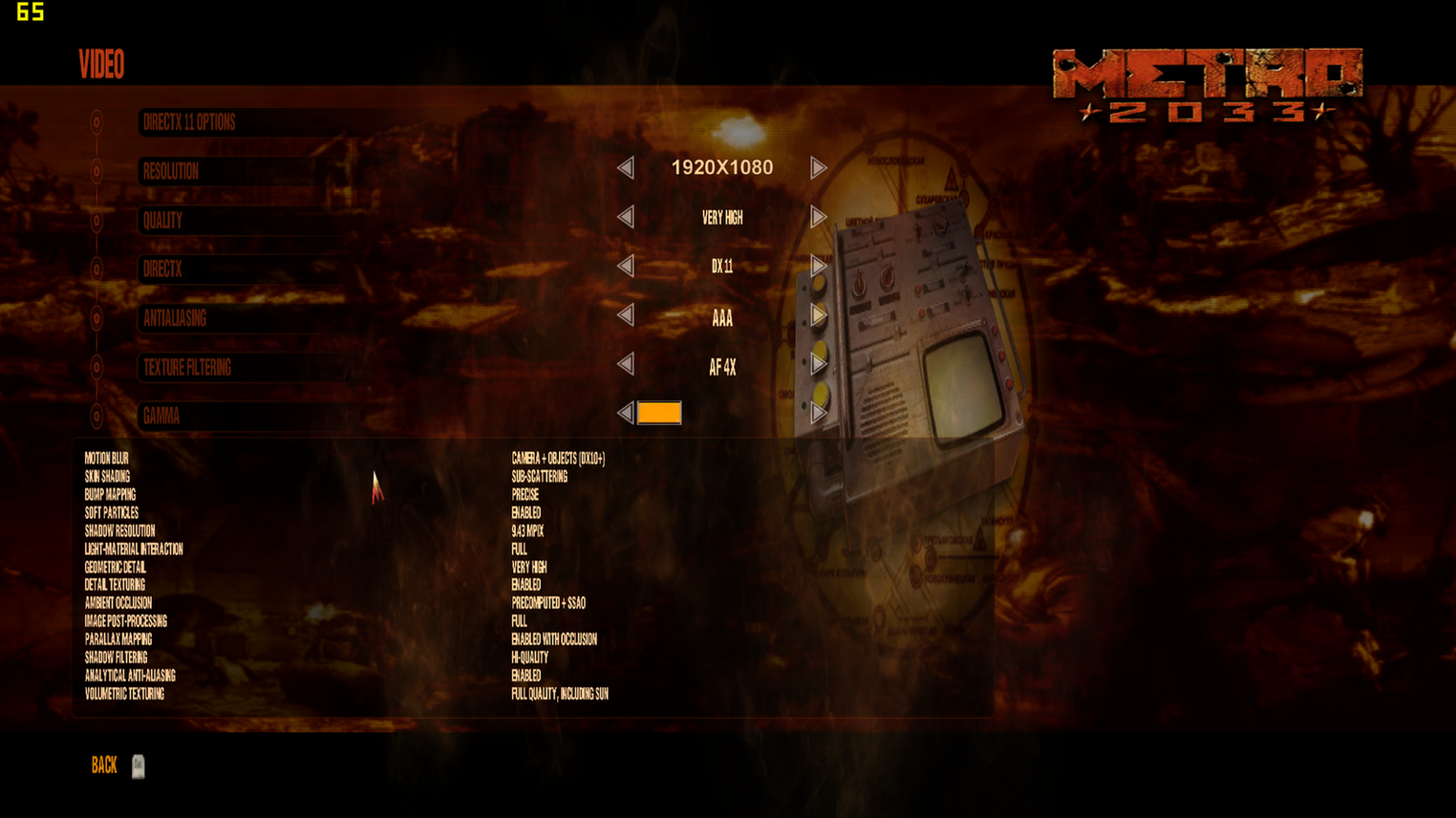Click the circle icon next to Gamma
Image resolution: width=1456 pixels, height=818 pixels.
[x=95, y=417]
